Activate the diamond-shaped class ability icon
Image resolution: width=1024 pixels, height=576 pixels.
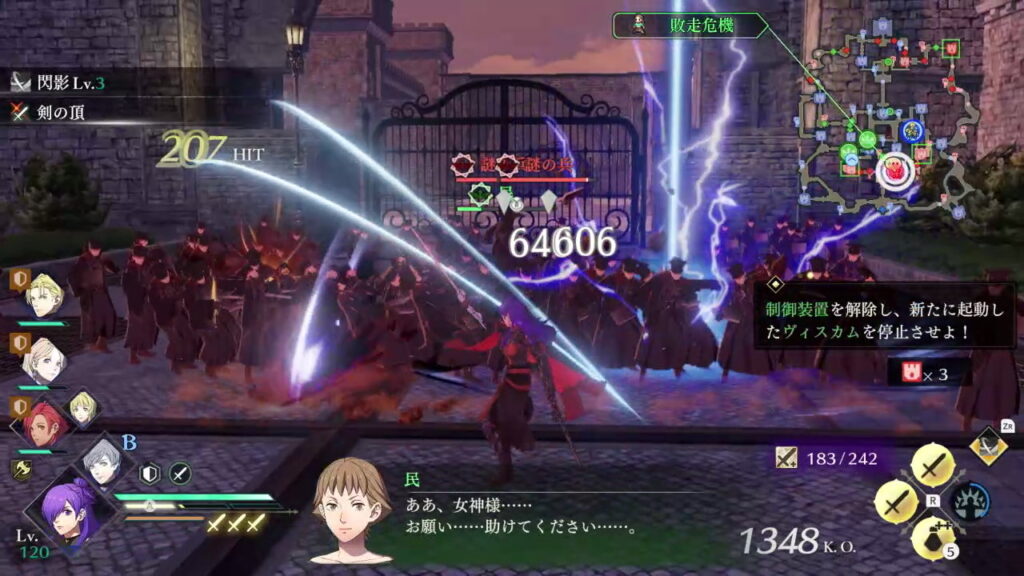tap(988, 444)
